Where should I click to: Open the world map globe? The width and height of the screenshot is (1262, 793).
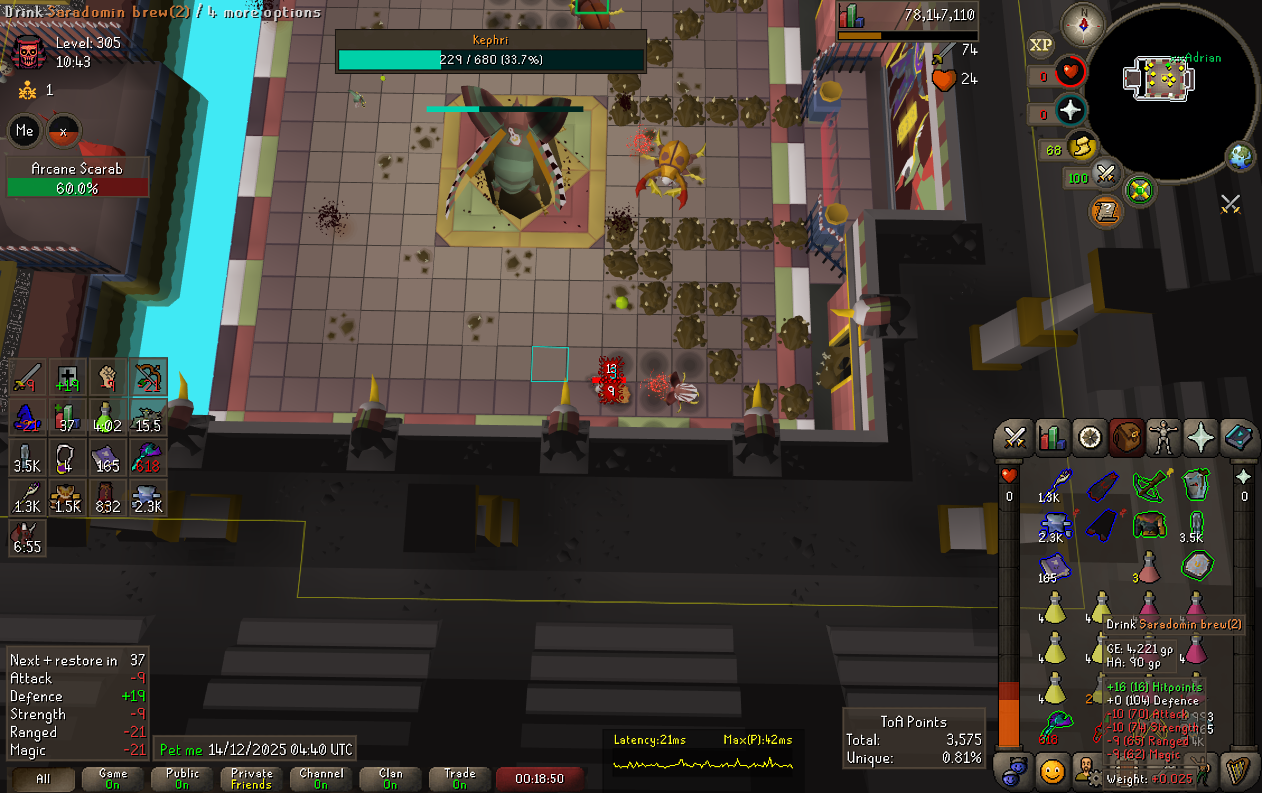click(x=1240, y=157)
